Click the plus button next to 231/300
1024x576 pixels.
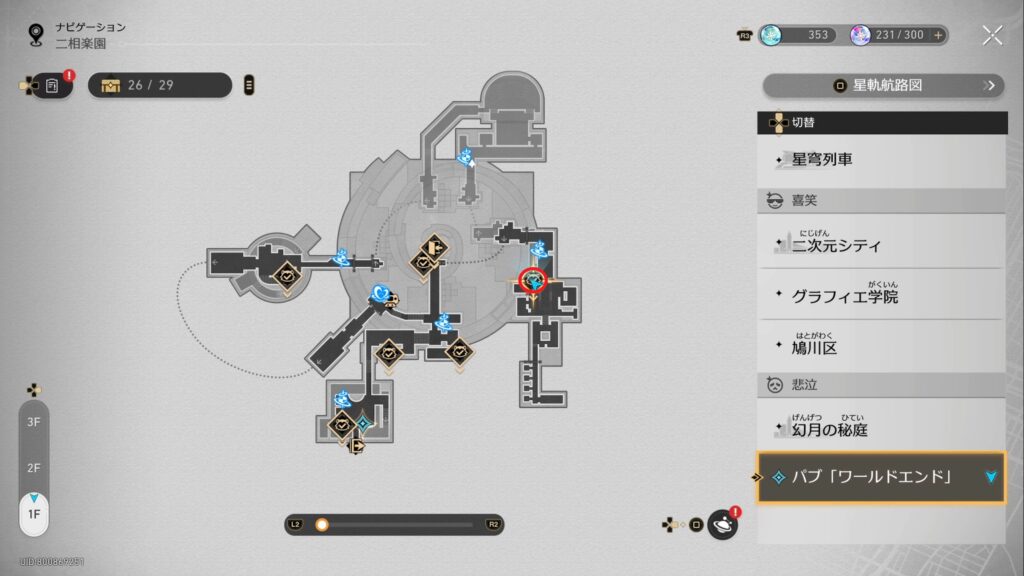pyautogui.click(x=938, y=35)
